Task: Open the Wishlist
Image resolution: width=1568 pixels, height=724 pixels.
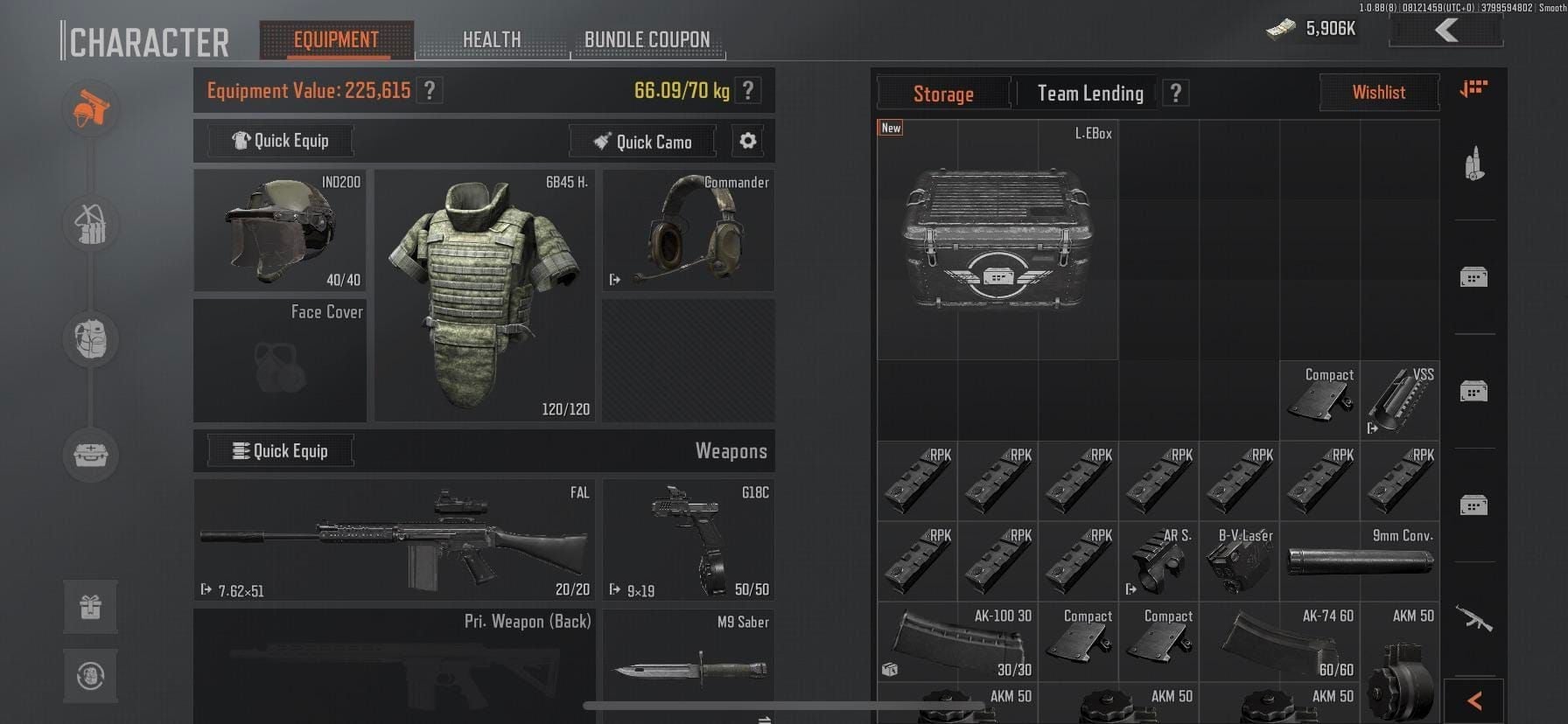Action: (x=1378, y=93)
